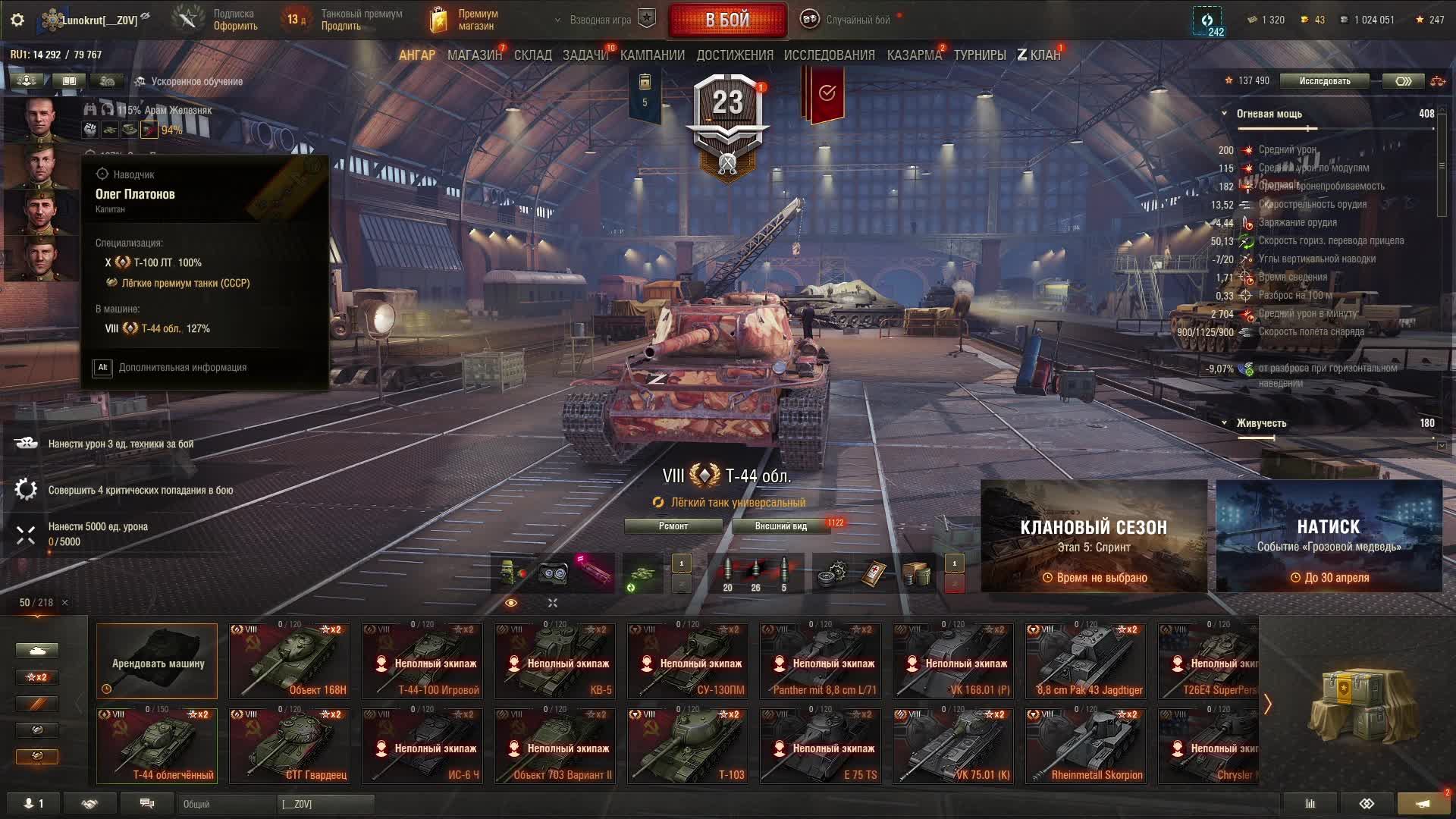This screenshot has height=819, width=1456.
Task: Clear the tank carousel filter
Action: coord(65,603)
